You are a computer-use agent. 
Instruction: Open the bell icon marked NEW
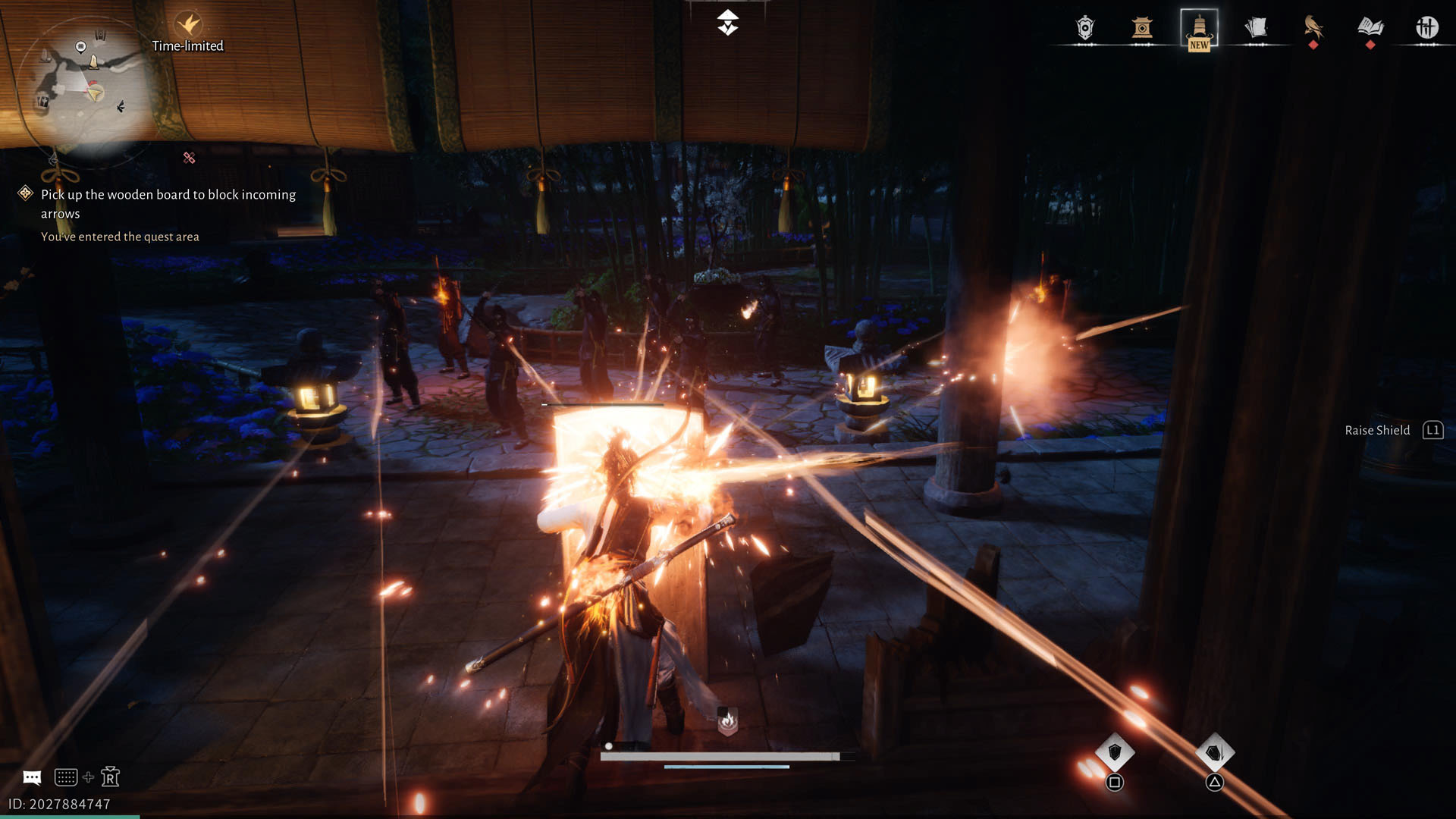(1198, 28)
